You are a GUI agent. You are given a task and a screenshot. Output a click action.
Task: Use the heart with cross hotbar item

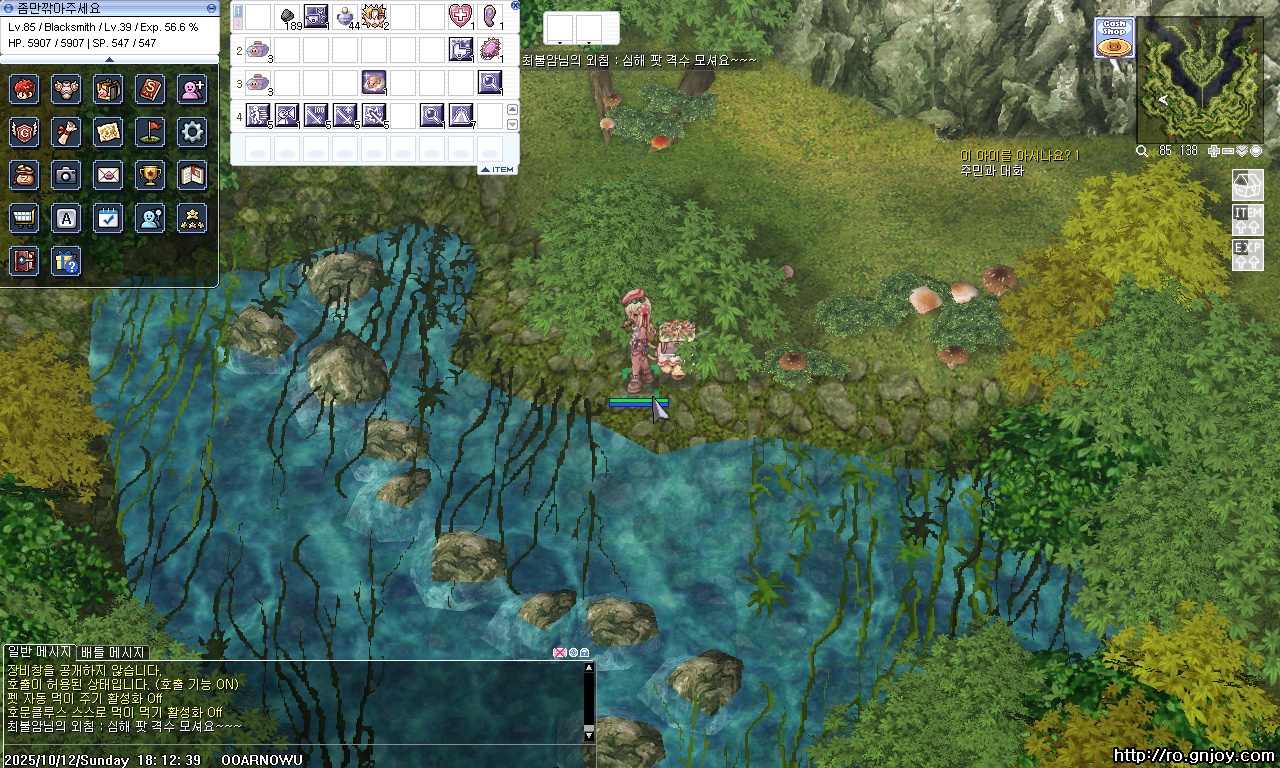tap(461, 16)
